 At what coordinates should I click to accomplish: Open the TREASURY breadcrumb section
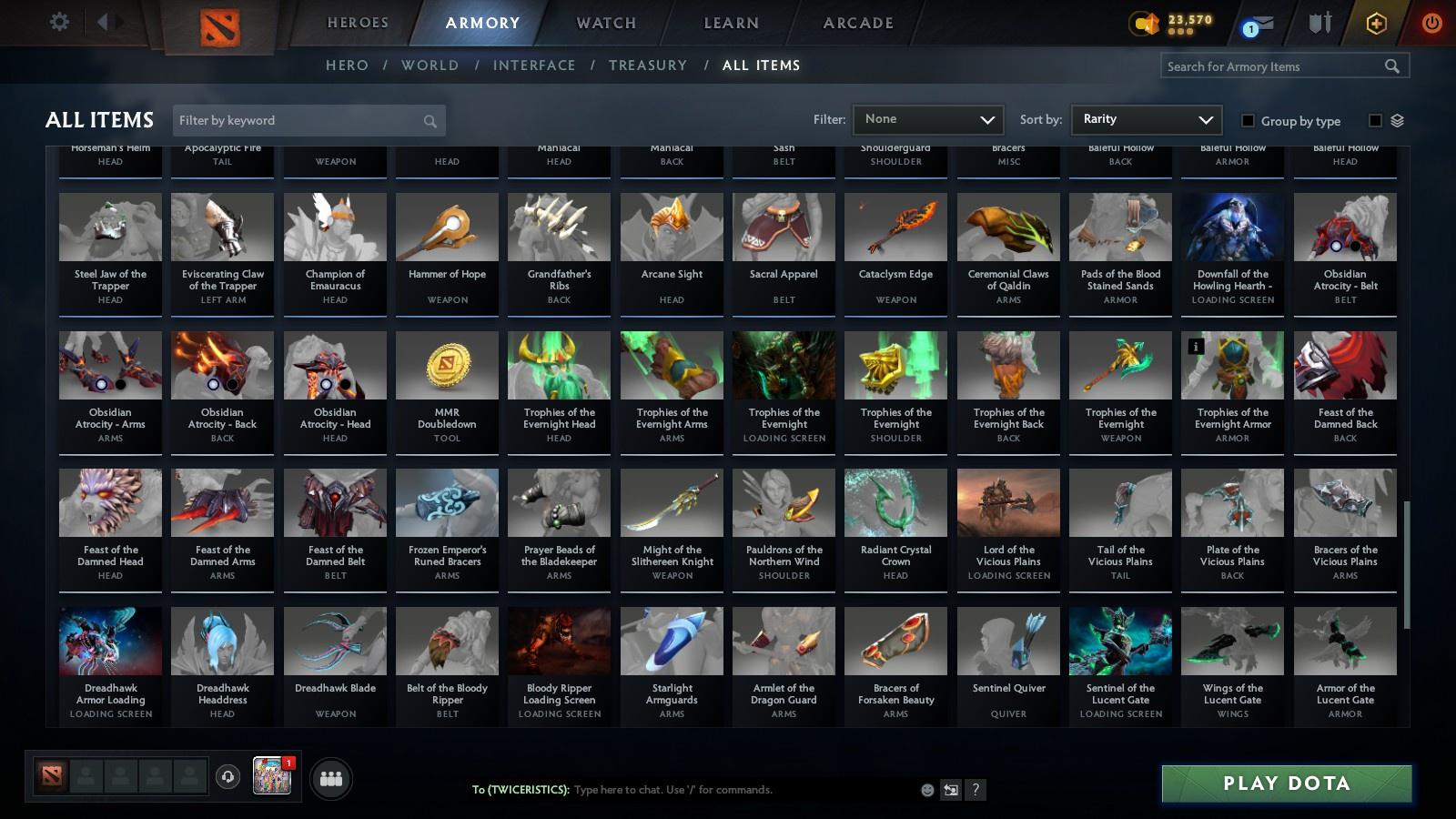(648, 65)
